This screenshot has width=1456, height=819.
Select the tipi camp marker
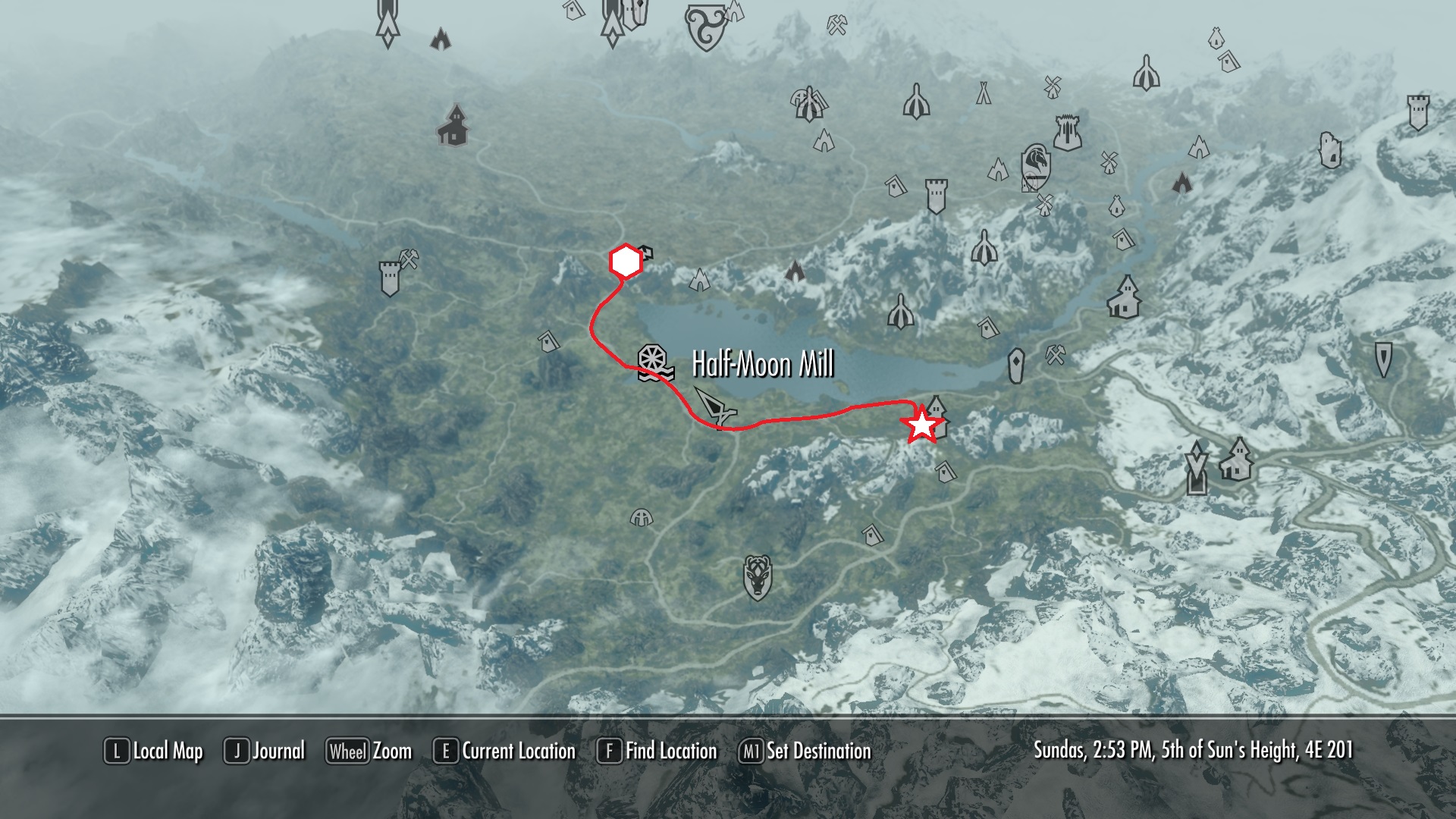click(x=984, y=93)
